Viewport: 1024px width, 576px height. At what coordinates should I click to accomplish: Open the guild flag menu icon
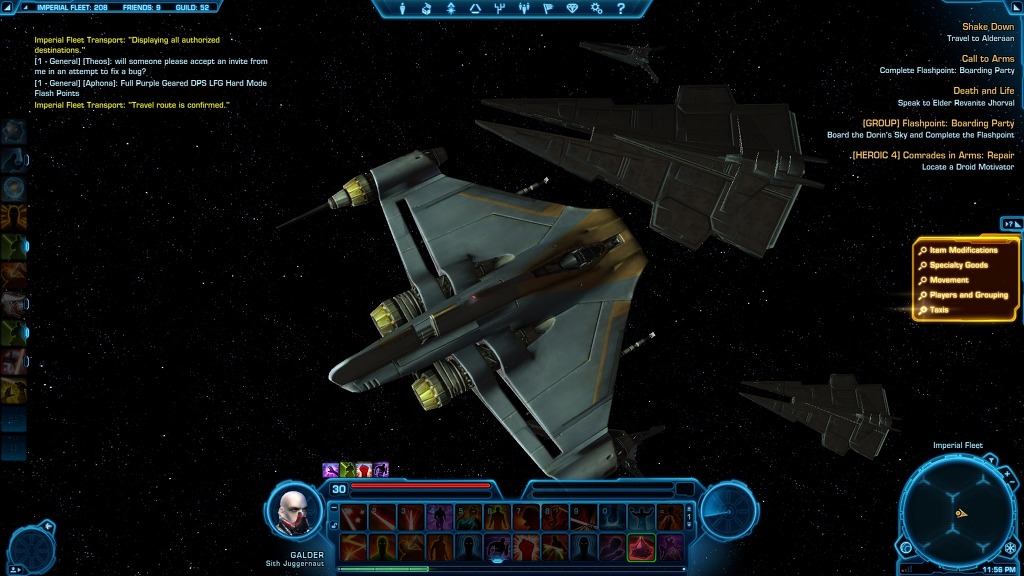548,9
